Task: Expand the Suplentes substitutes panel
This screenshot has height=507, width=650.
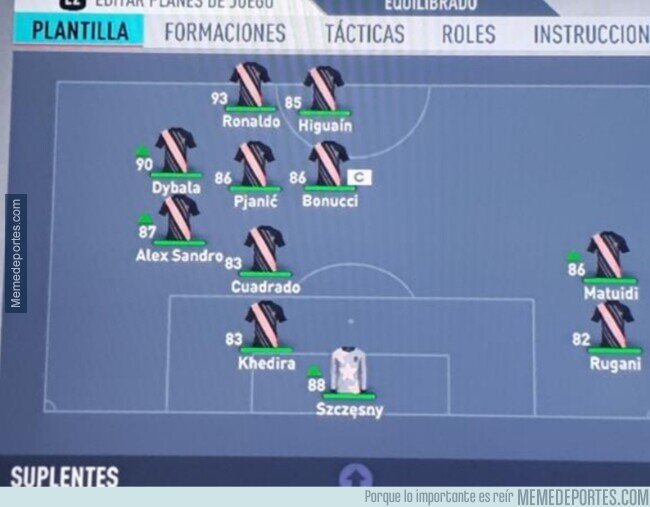Action: (x=355, y=475)
